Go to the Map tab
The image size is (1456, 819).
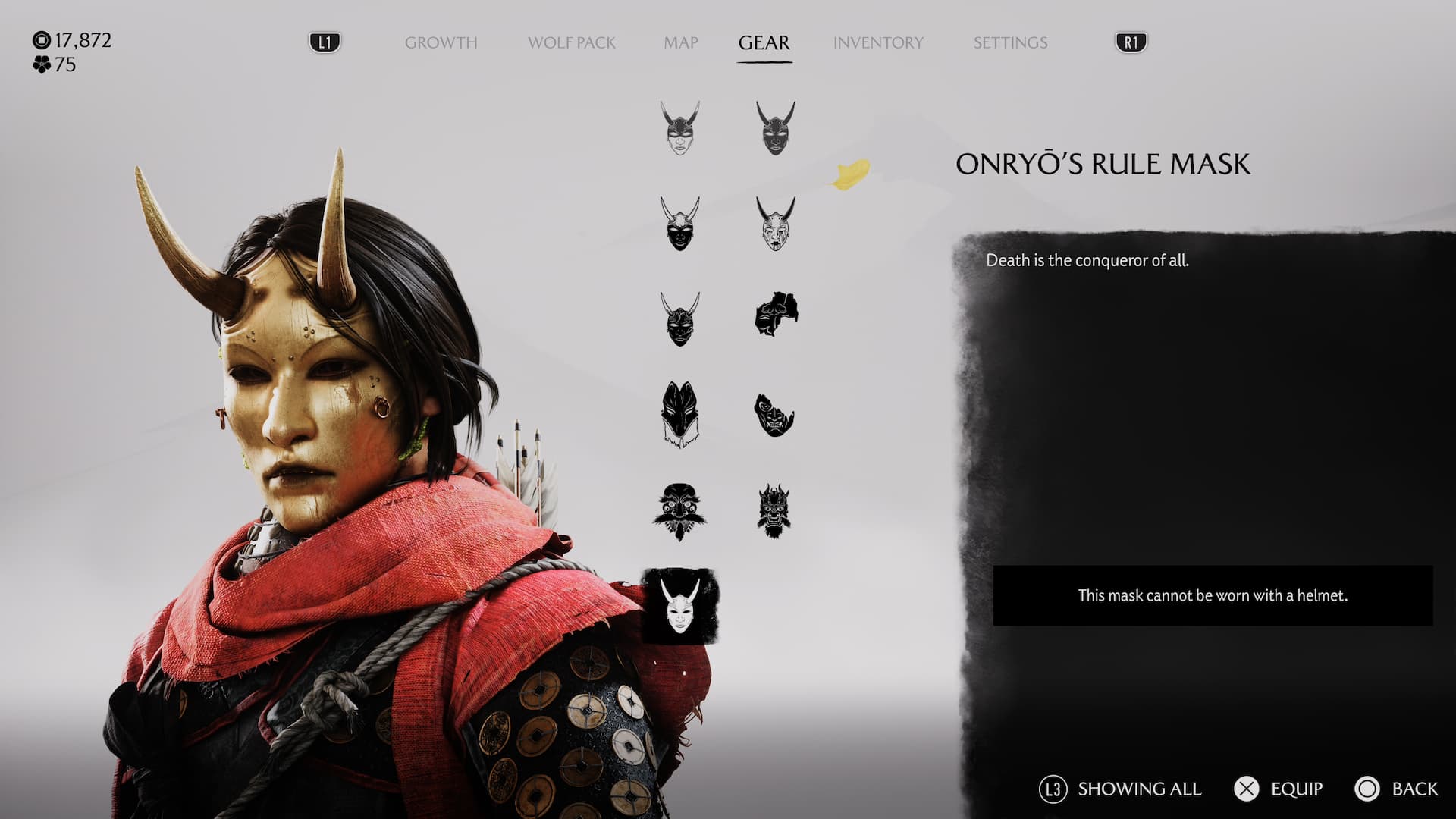click(680, 42)
